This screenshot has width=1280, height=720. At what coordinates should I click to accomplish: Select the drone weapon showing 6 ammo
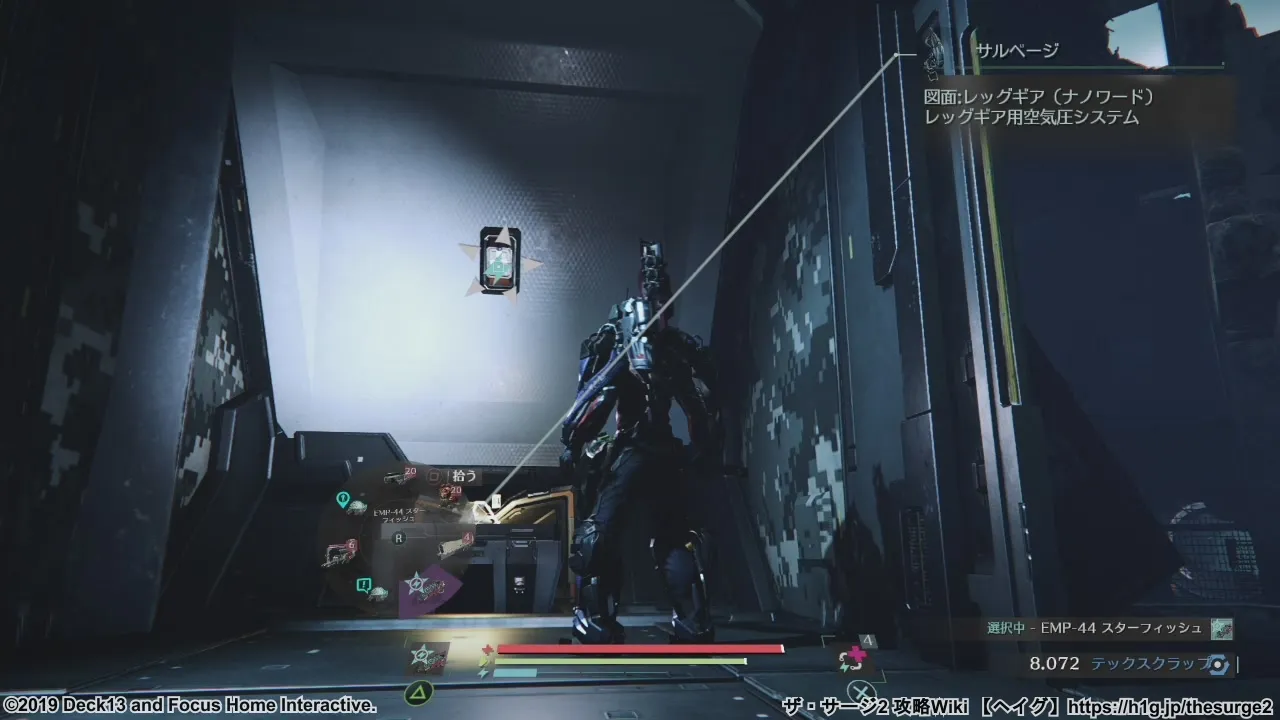337,553
